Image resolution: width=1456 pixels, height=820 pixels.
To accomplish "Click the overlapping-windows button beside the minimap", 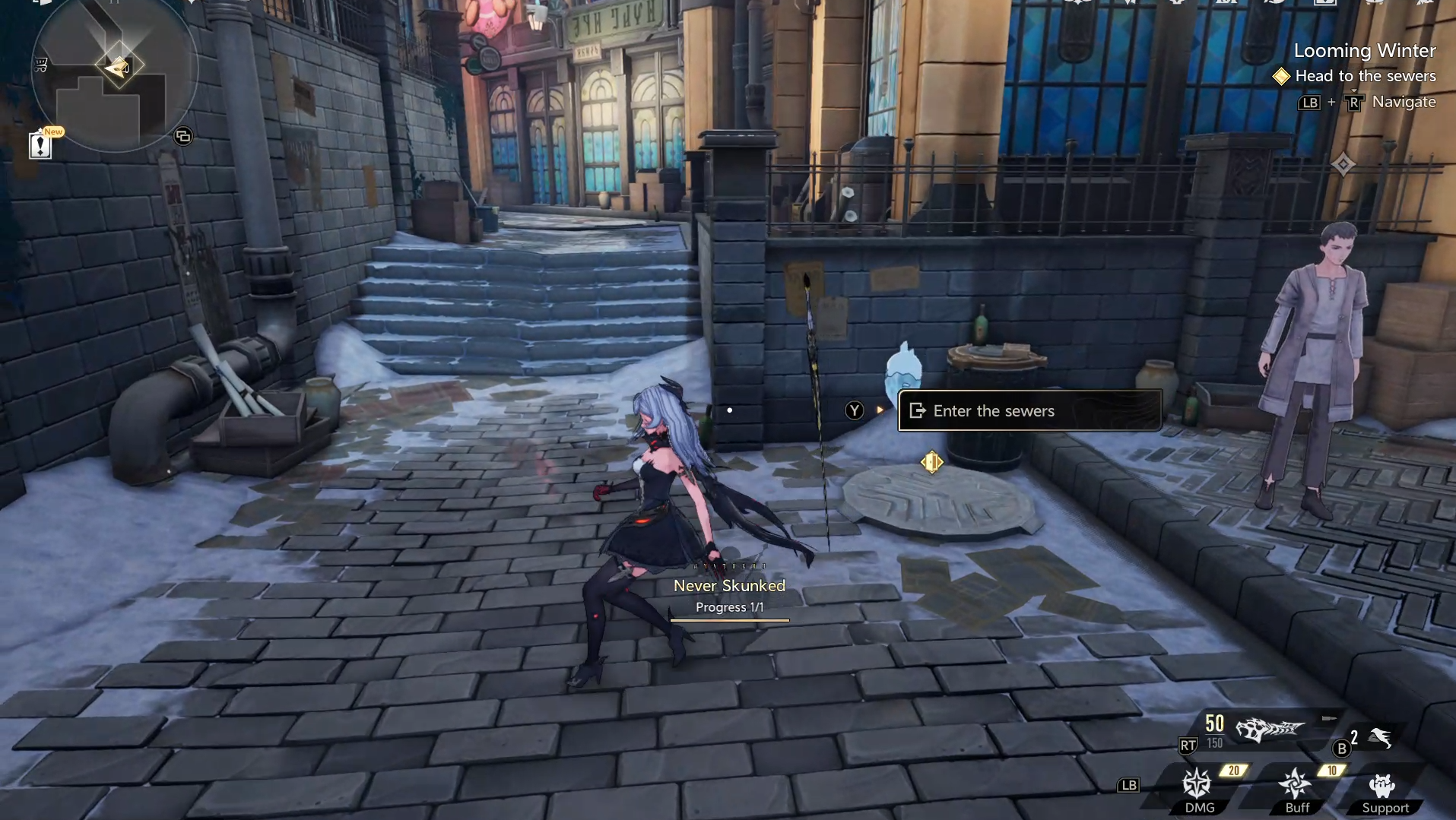I will pos(183,137).
